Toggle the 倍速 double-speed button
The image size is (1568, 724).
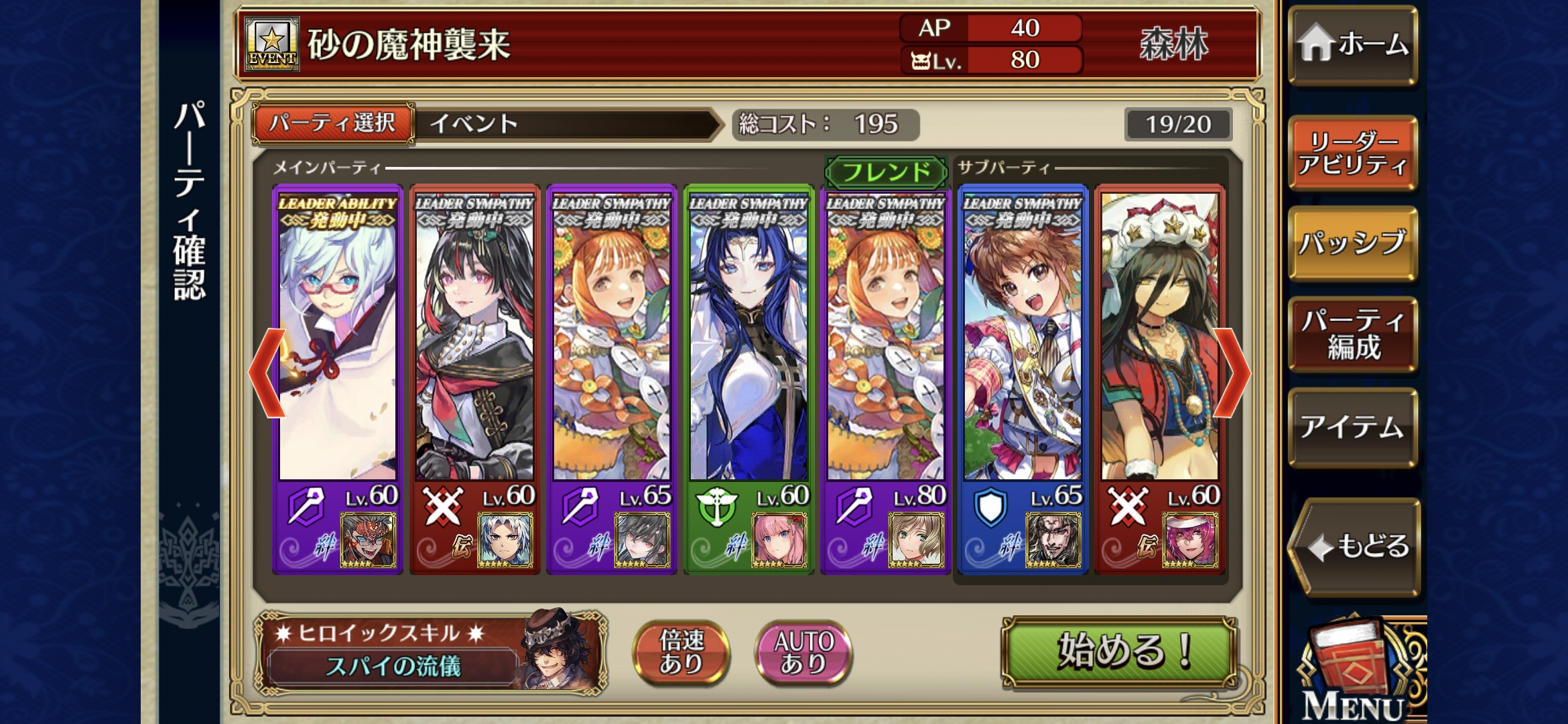681,652
